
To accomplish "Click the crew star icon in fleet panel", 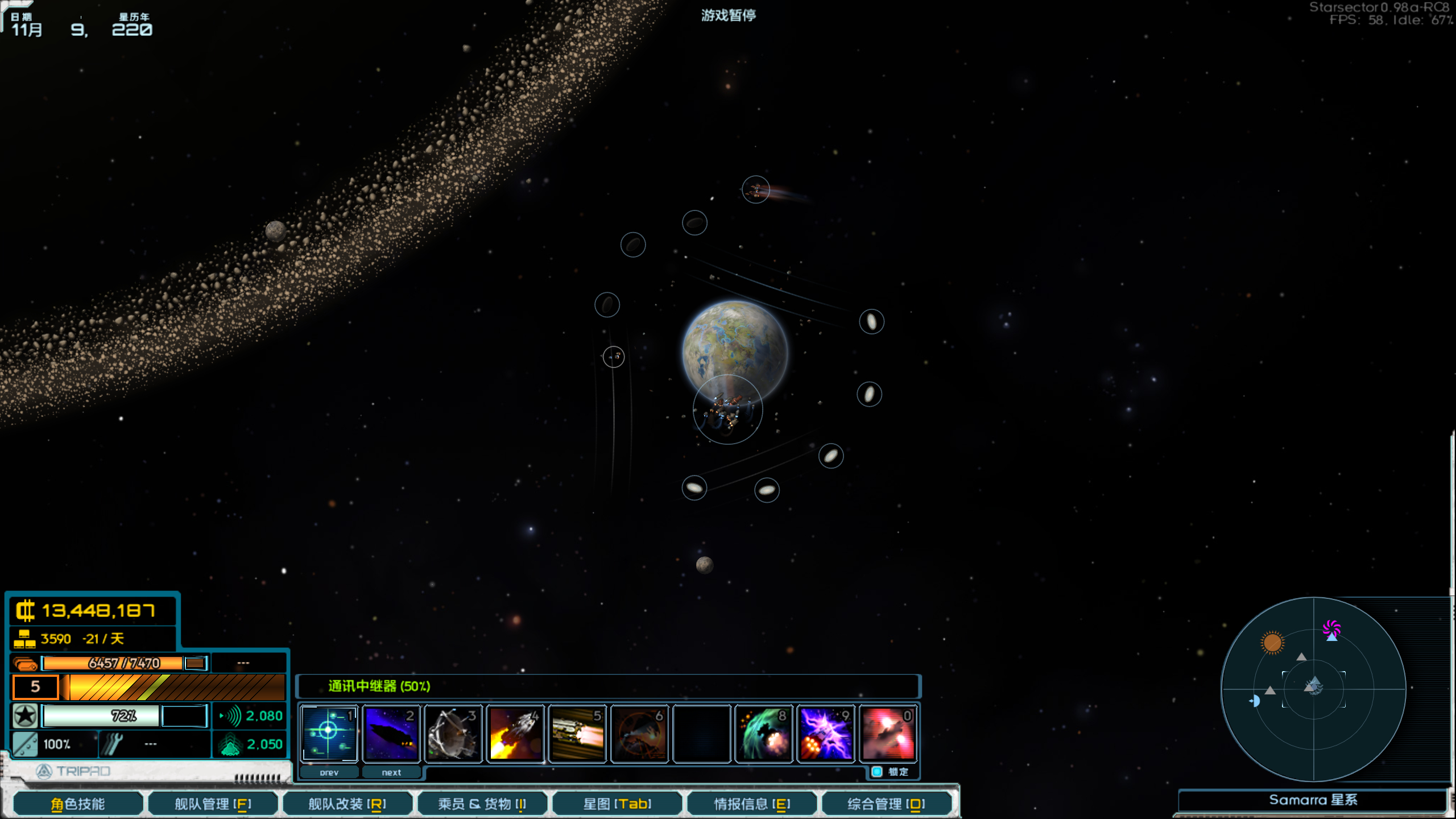I will [25, 715].
